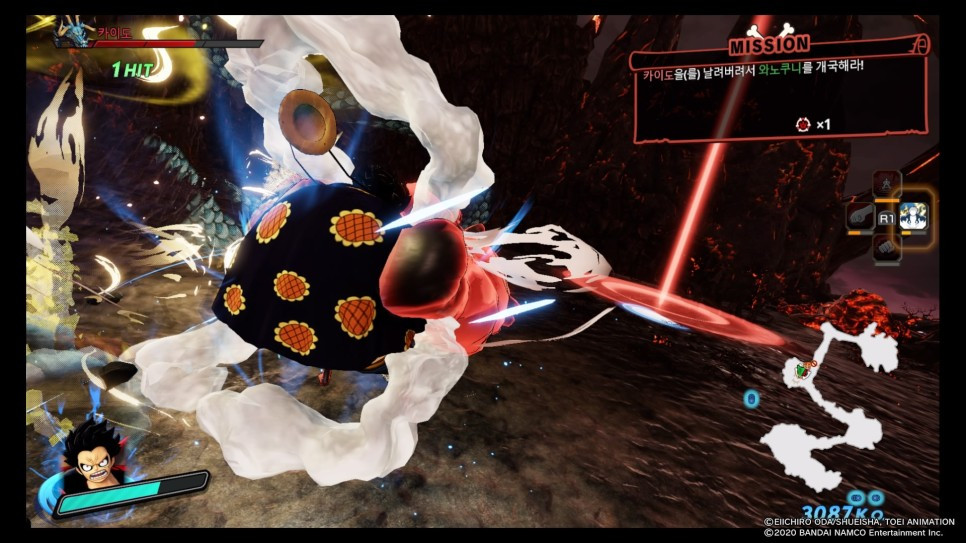Screen dimensions: 966x543
Task: Trigger the clenched fist skill slot
Action: tap(887, 247)
